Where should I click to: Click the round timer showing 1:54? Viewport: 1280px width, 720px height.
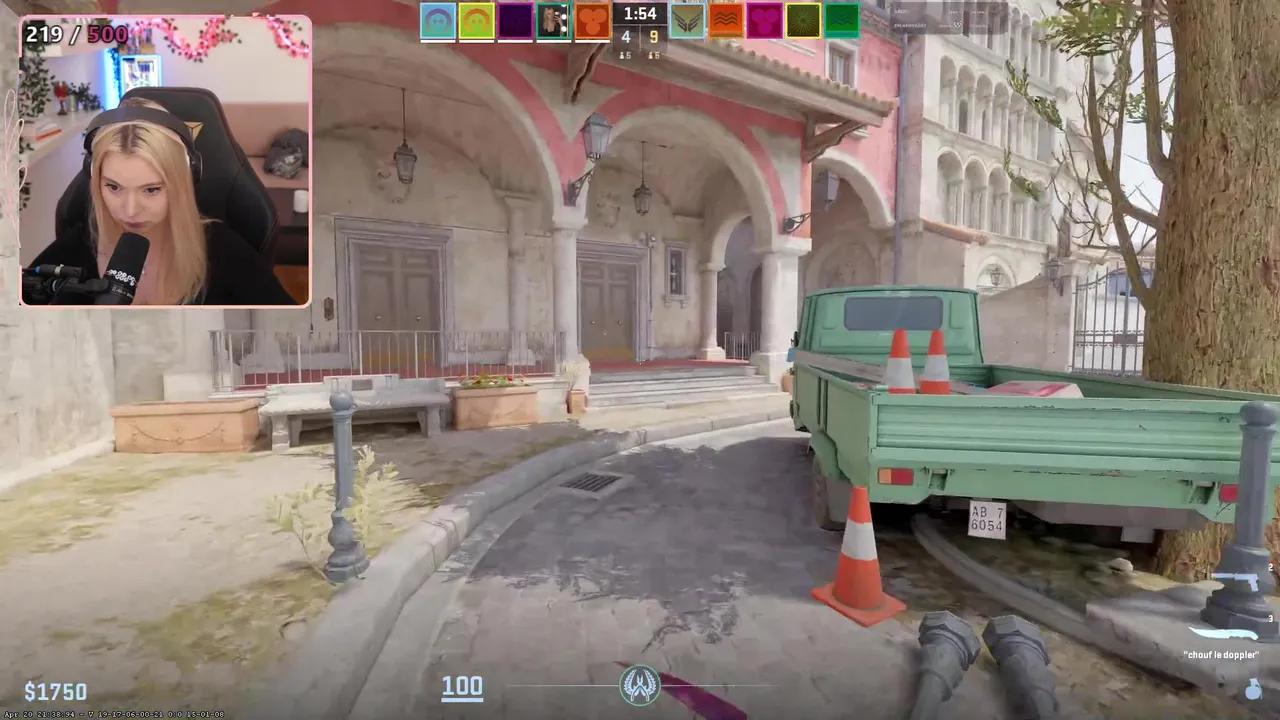tap(639, 13)
